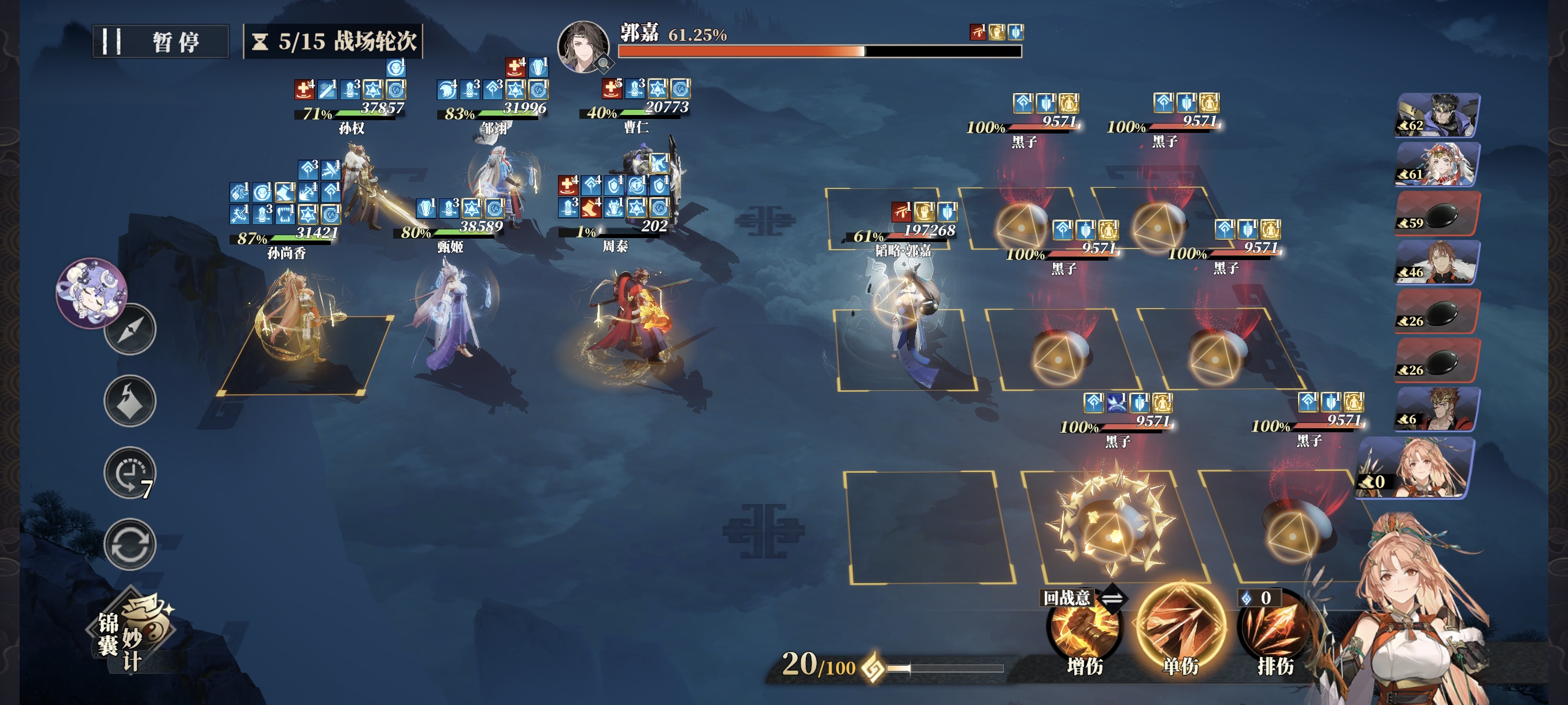Select turn-order portrait with speed 6
Screen dimensions: 1568x705
click(x=1437, y=409)
